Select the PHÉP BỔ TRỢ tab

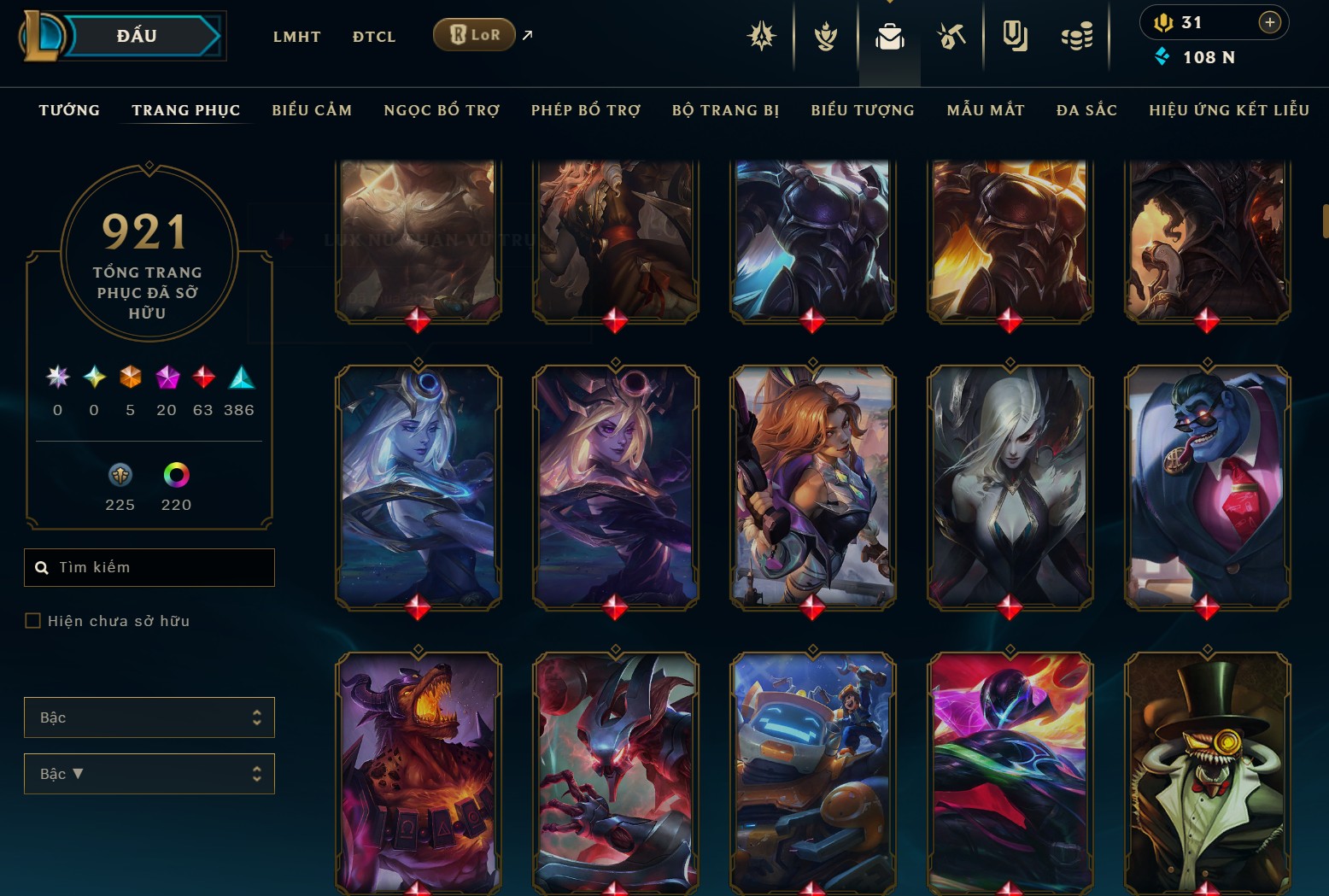(586, 110)
